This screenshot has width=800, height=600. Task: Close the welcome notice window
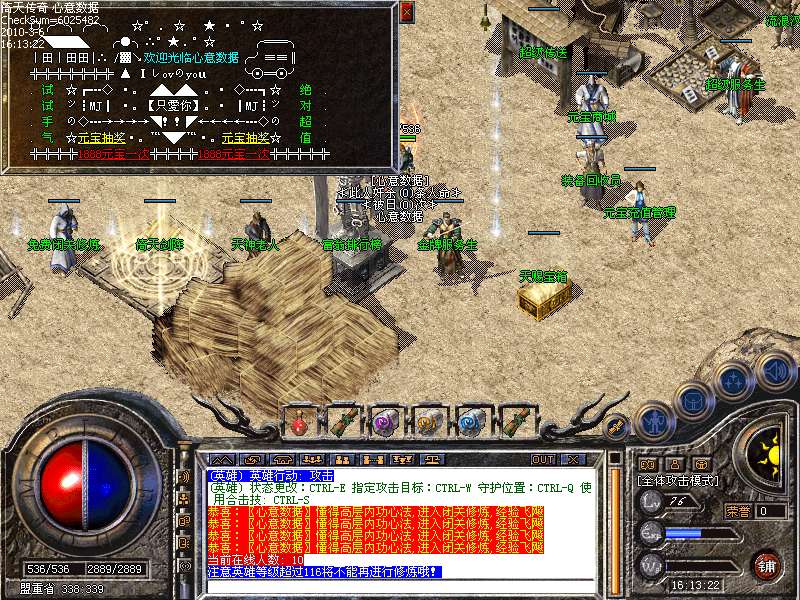point(406,12)
